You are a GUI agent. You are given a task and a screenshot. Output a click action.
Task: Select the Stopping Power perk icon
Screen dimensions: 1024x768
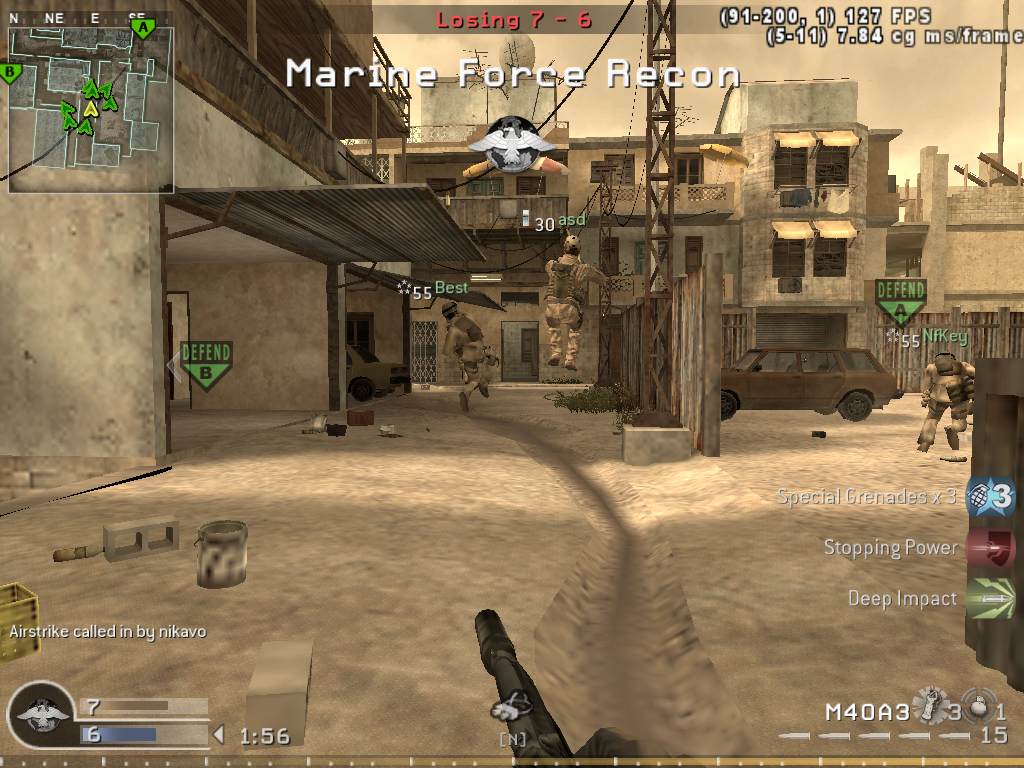(991, 547)
